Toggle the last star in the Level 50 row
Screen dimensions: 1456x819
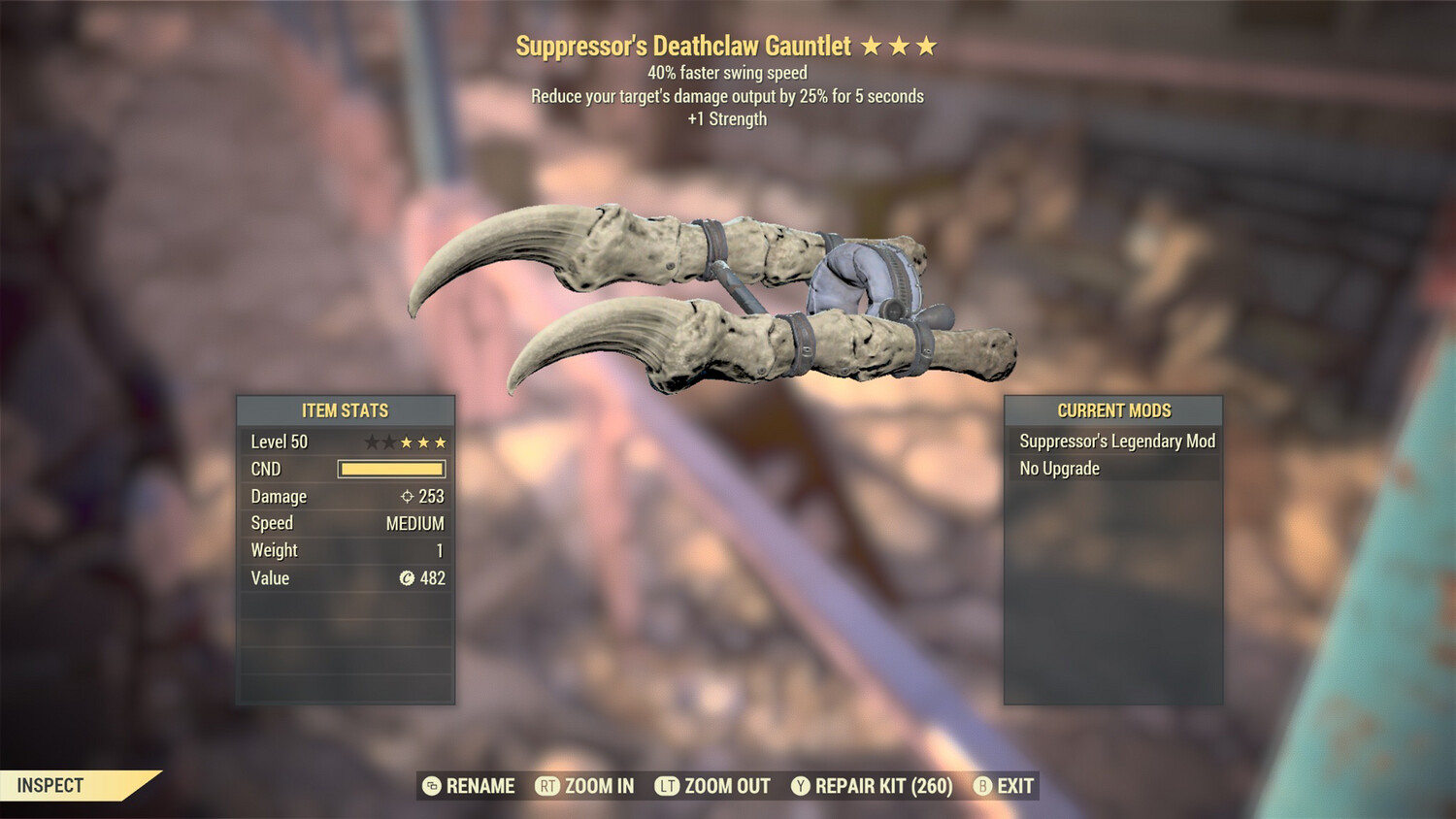(x=442, y=442)
